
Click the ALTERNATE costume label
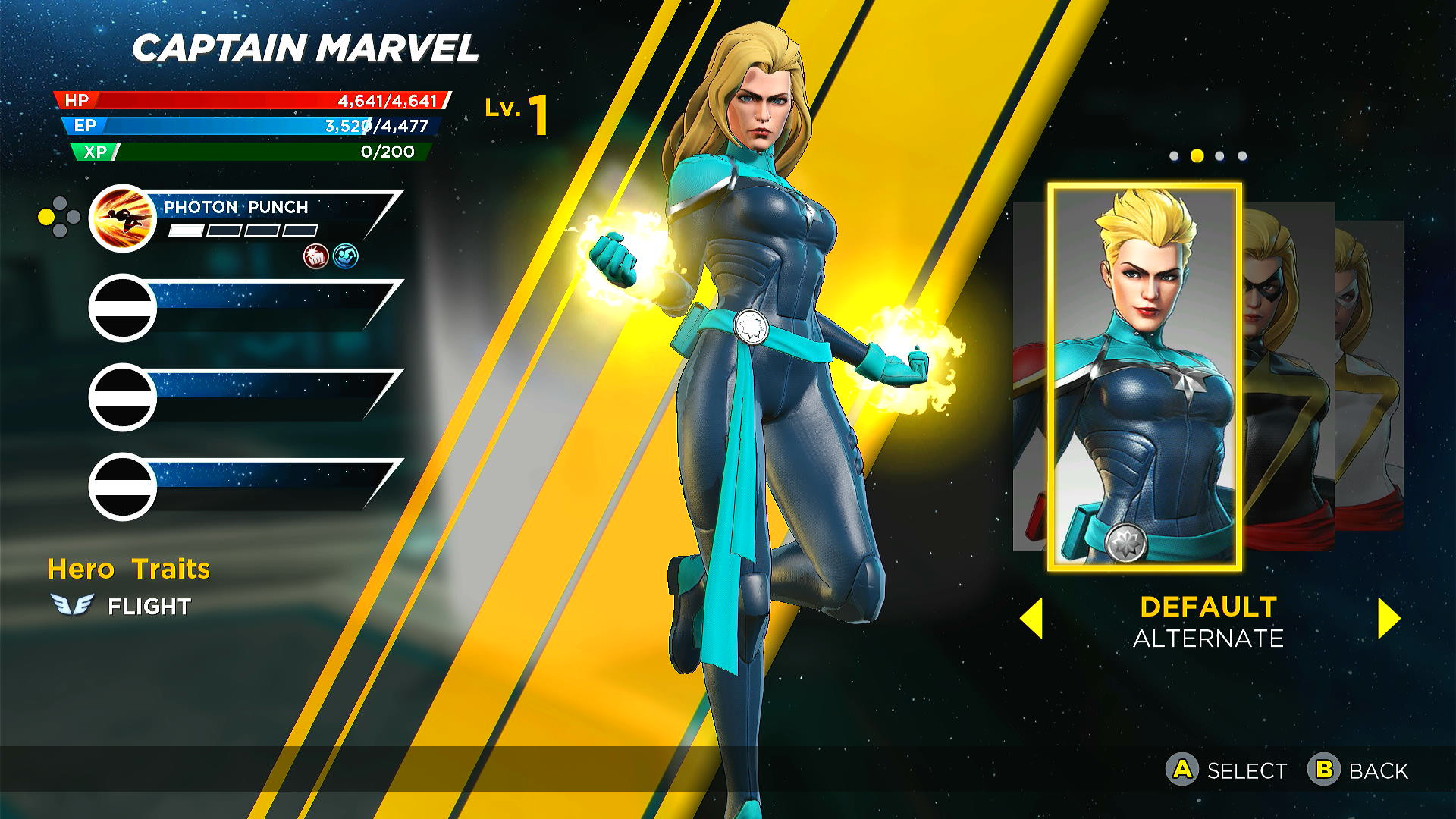(x=1208, y=639)
